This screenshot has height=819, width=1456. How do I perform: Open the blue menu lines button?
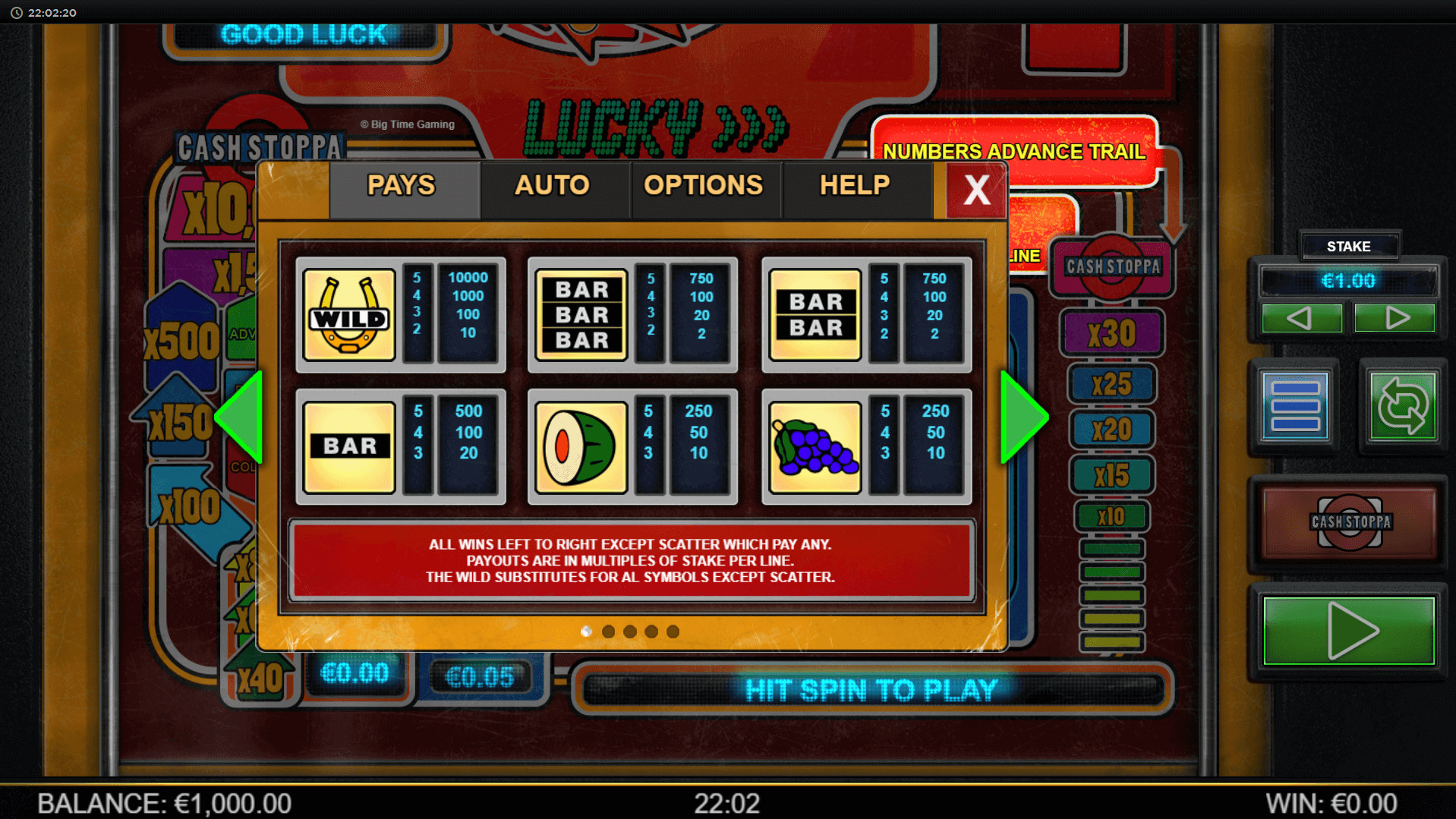click(x=1295, y=406)
